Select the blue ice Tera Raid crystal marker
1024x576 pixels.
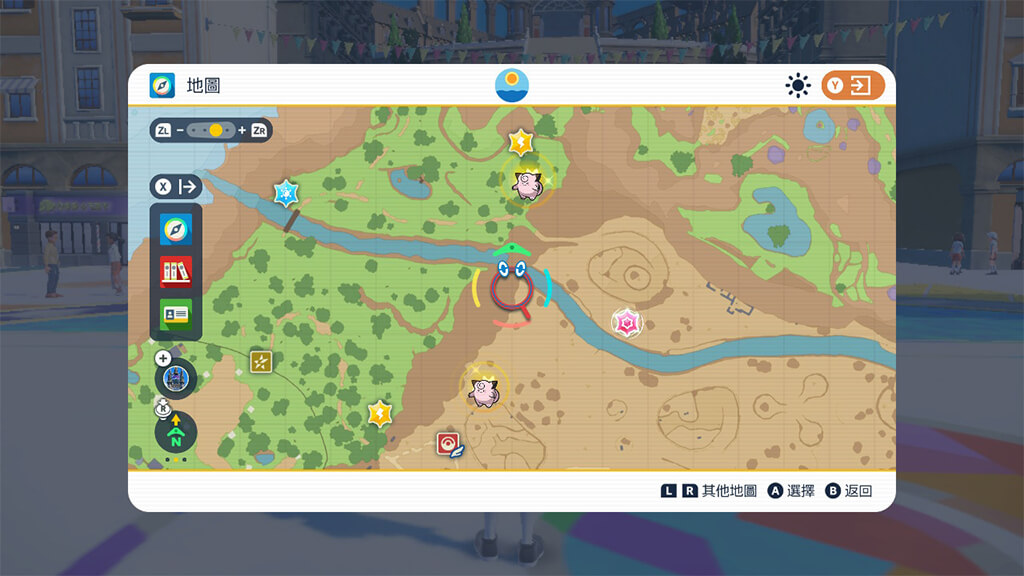coord(287,192)
